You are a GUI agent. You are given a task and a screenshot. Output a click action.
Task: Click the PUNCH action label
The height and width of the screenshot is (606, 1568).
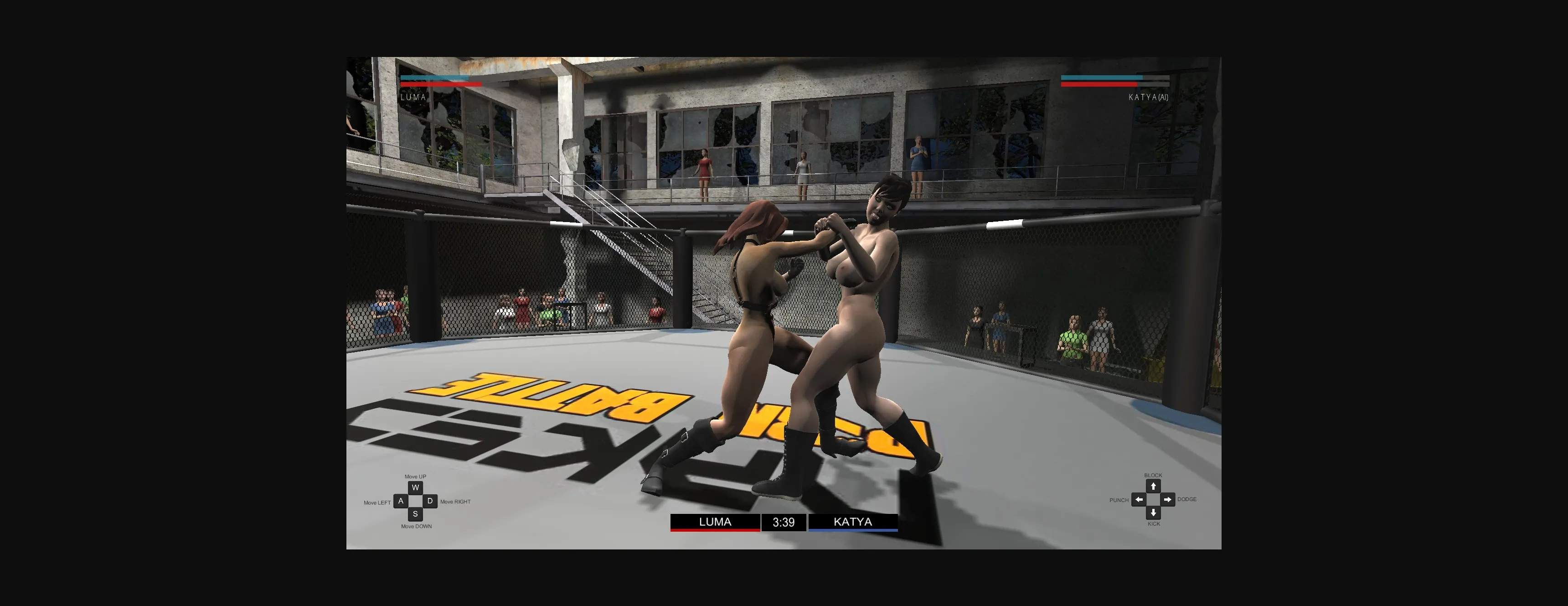click(1119, 499)
